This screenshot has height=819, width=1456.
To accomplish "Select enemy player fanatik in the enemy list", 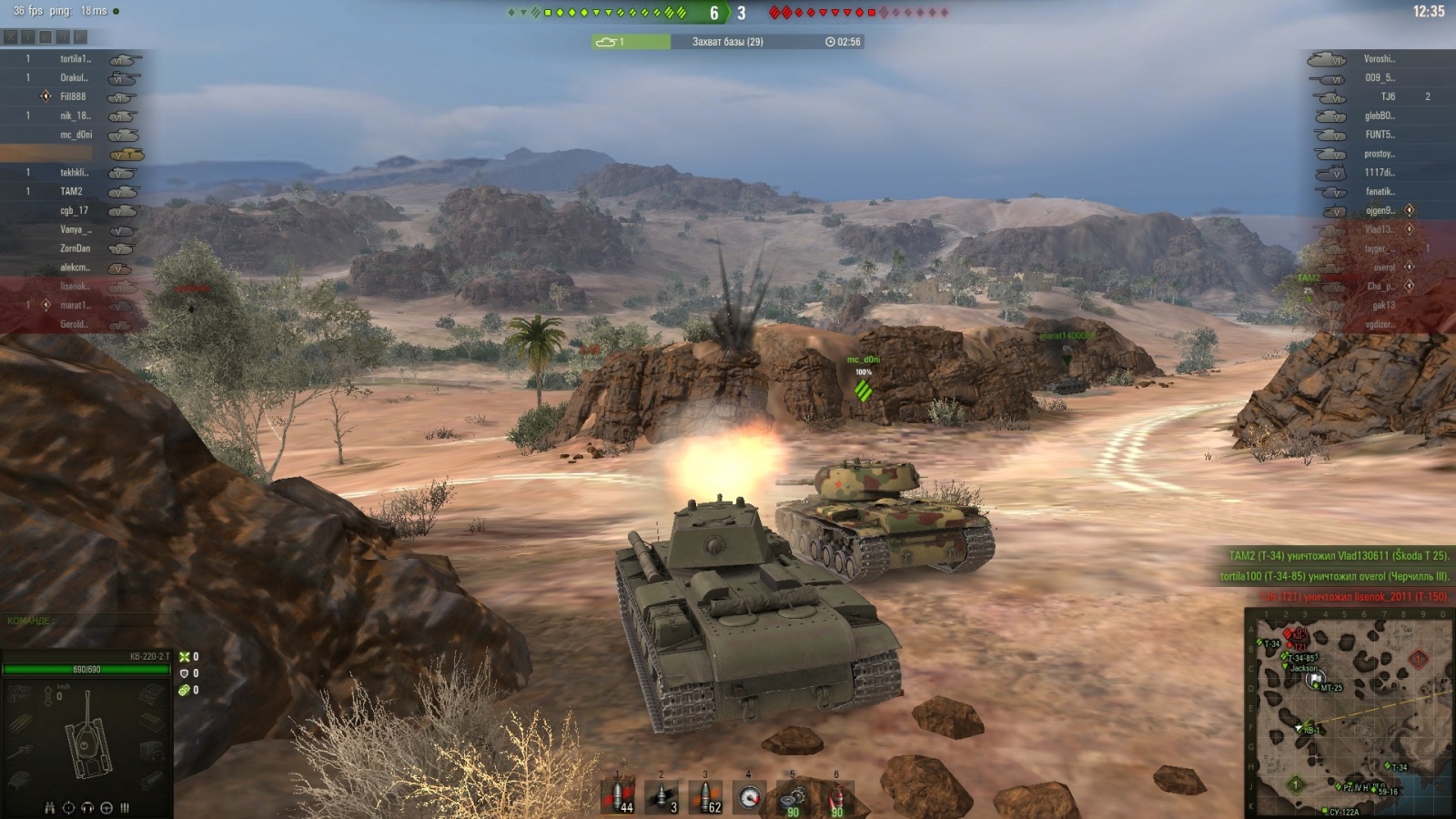I will point(1379,192).
